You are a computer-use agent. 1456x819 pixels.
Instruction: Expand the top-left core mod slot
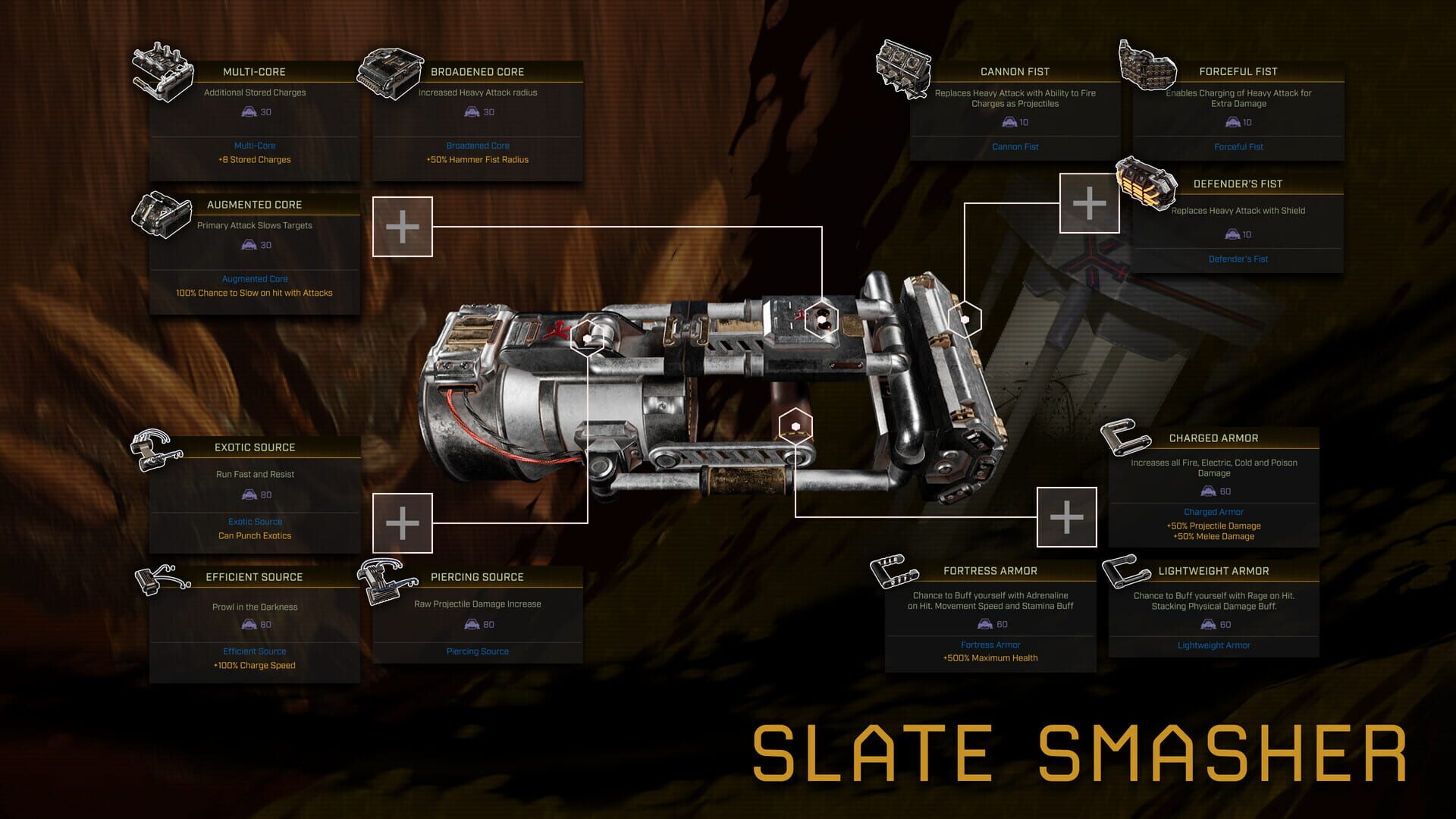click(403, 226)
